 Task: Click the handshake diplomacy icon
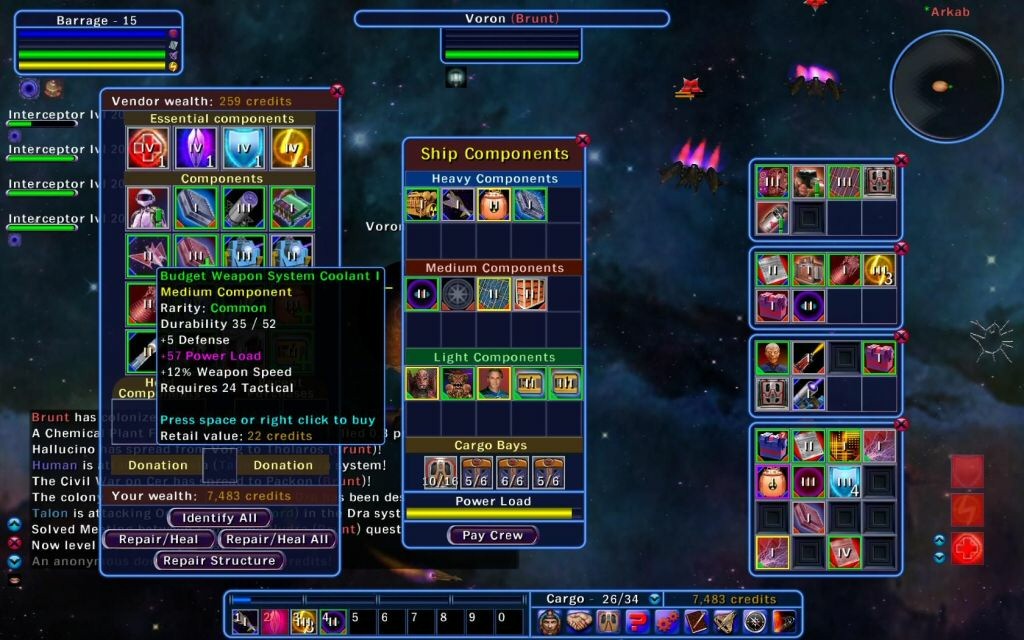coord(578,621)
